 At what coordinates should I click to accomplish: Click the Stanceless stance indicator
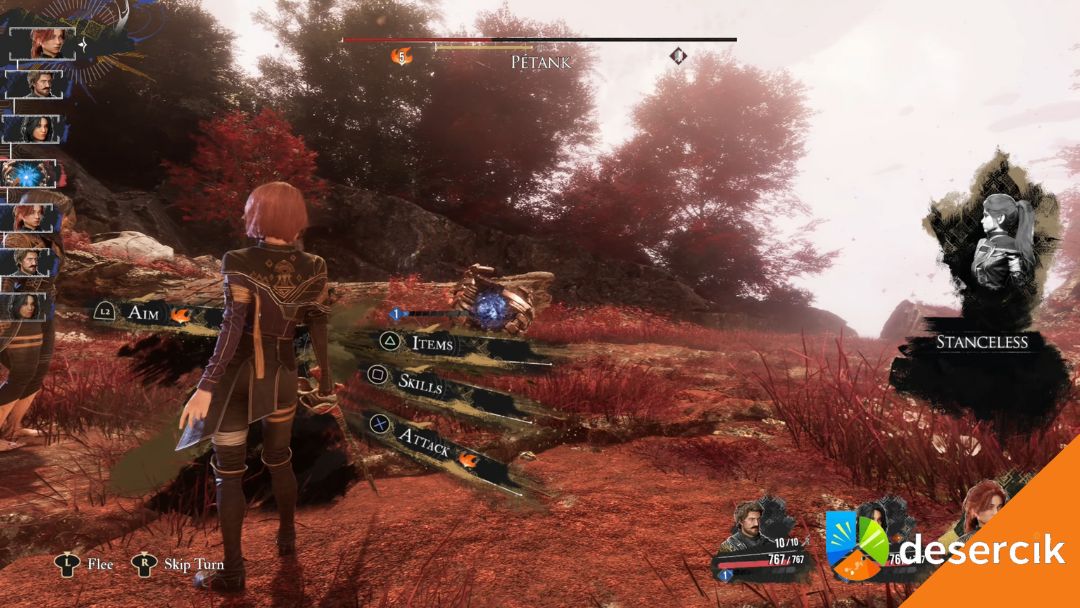click(981, 342)
